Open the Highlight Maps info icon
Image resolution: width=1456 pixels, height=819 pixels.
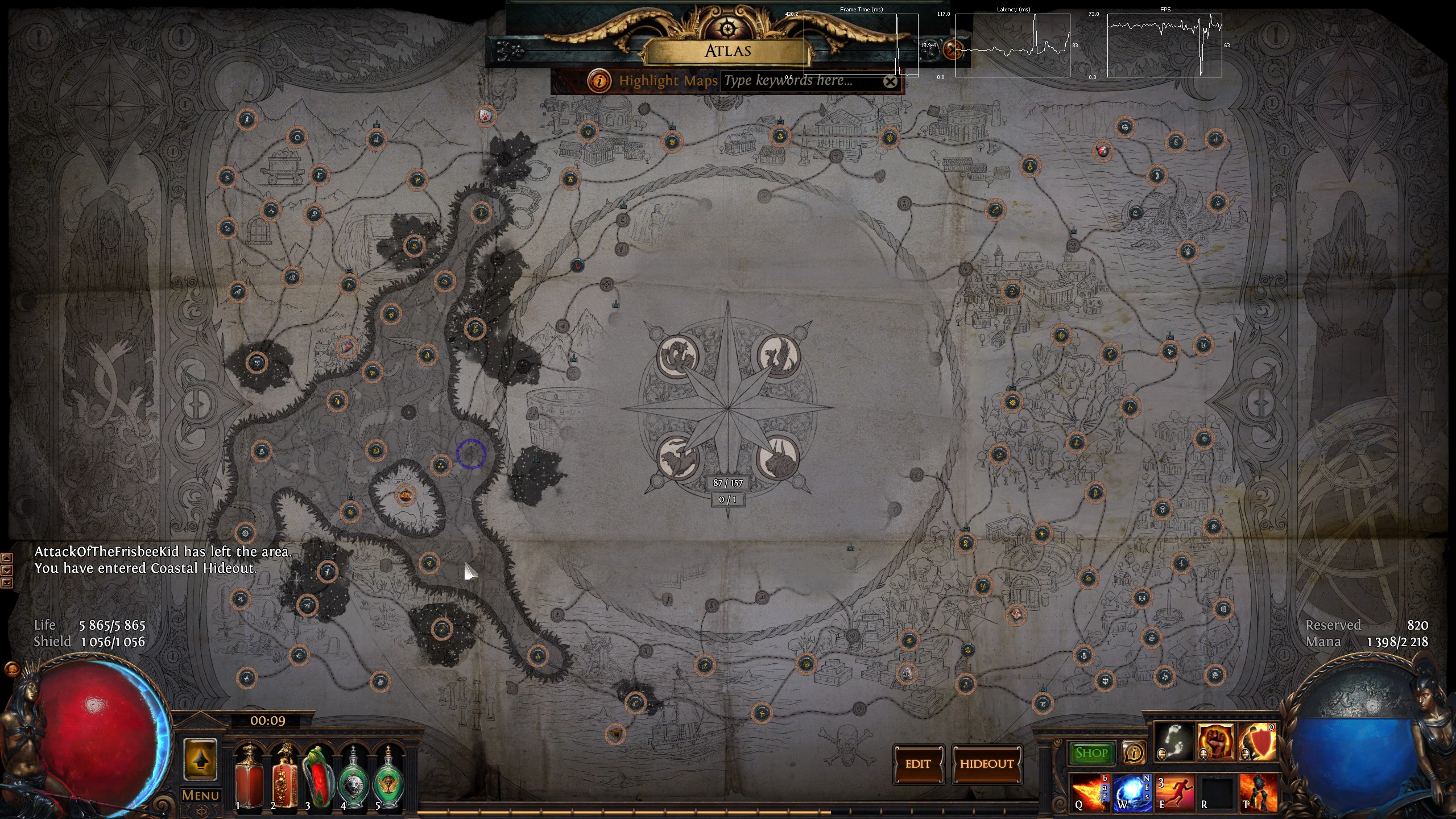point(599,81)
